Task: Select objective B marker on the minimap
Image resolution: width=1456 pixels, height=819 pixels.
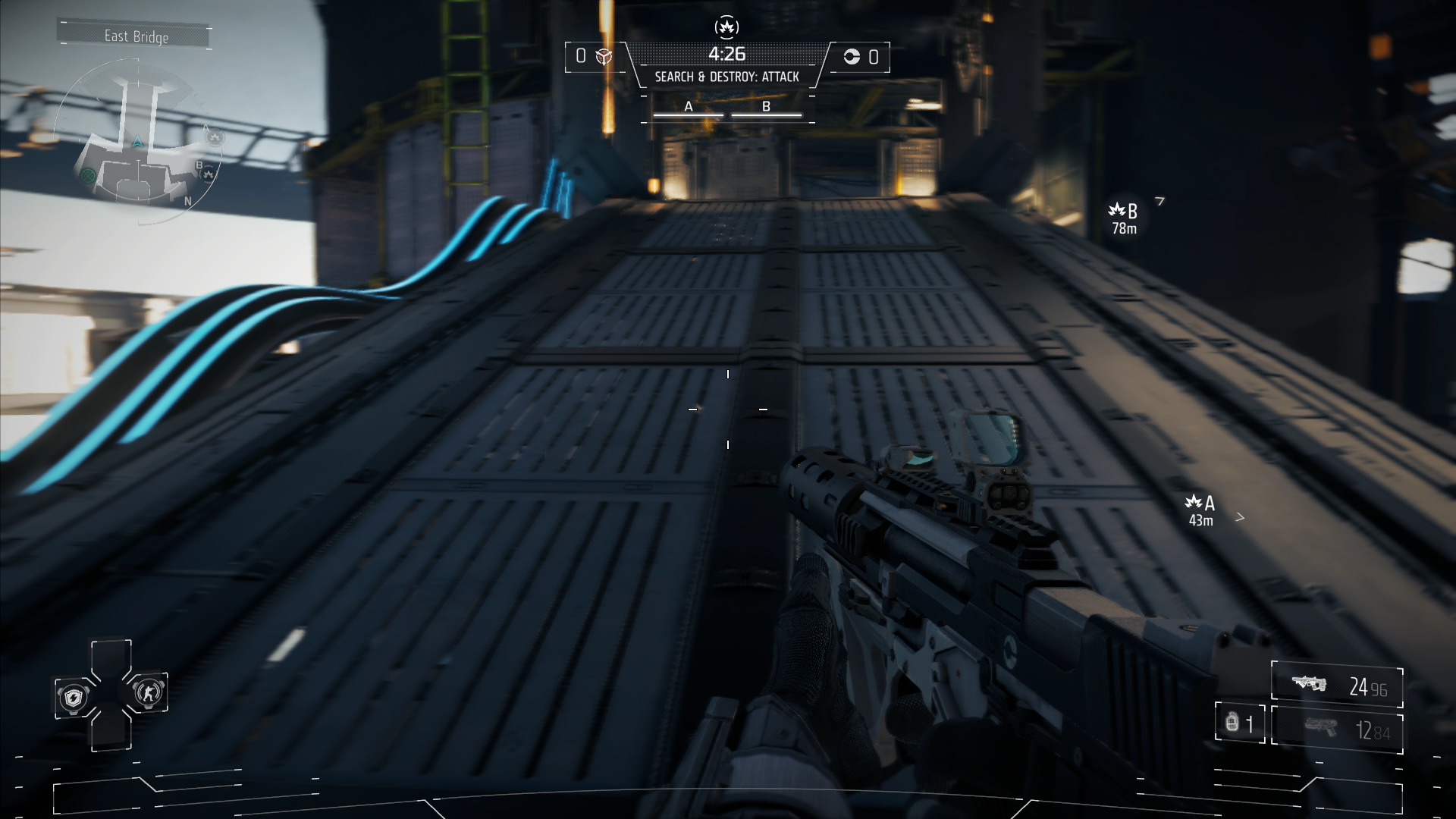Action: tap(208, 174)
